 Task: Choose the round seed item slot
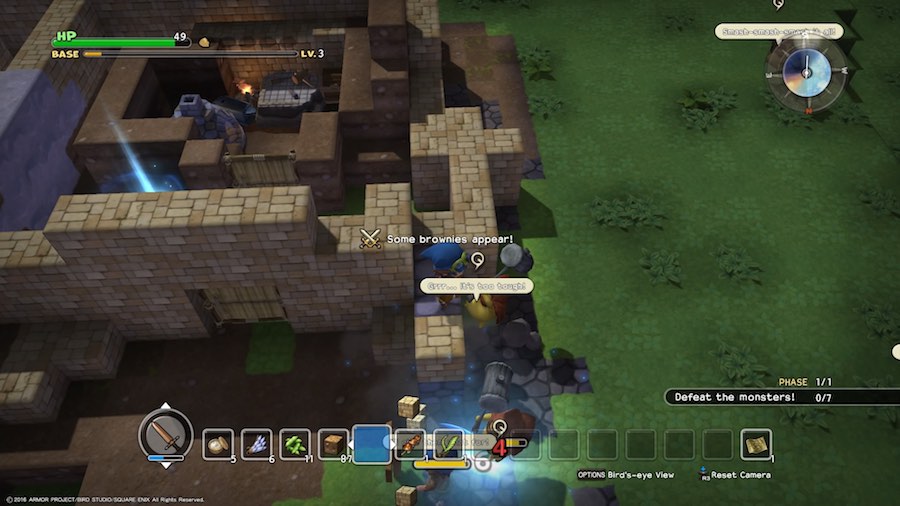tap(218, 444)
